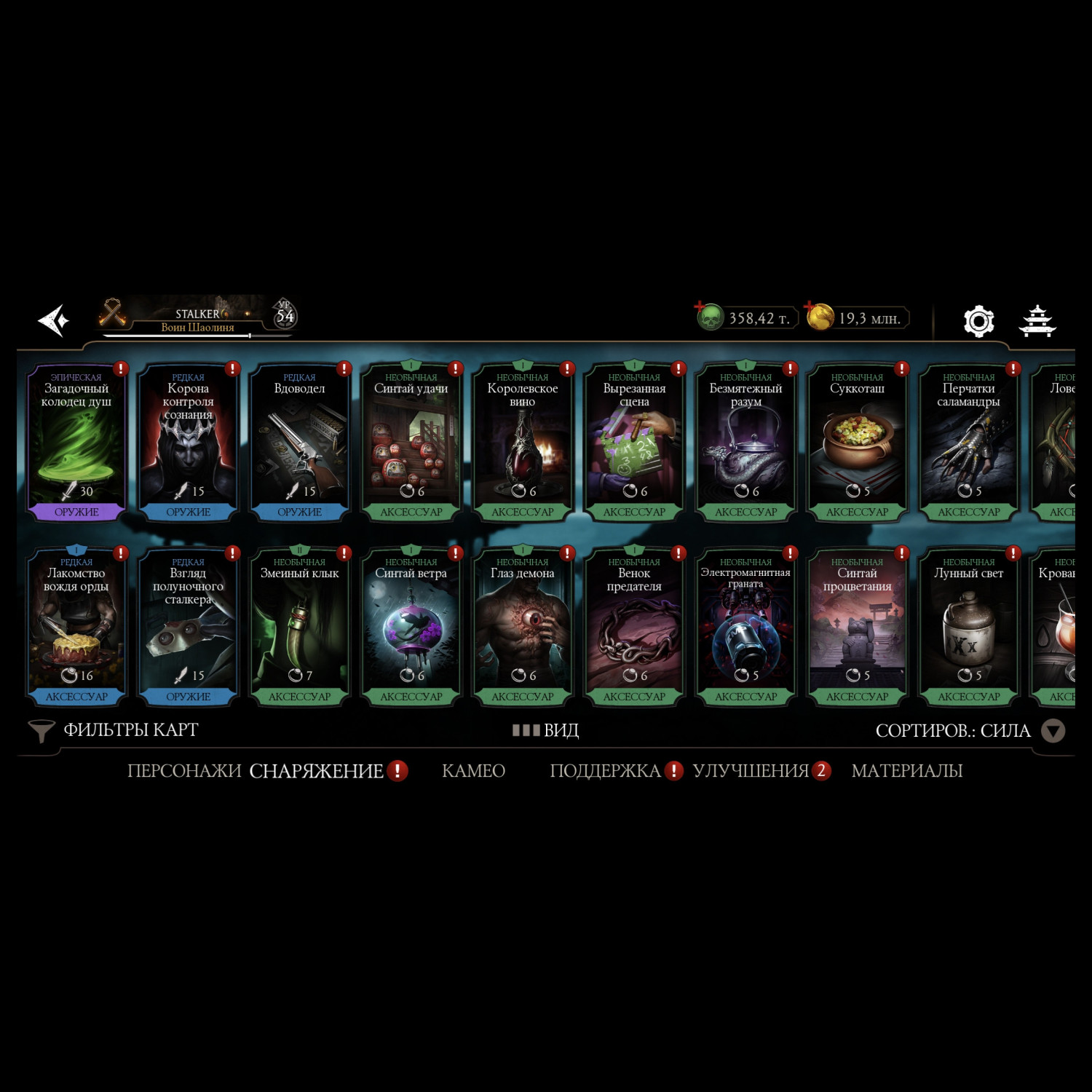Choose the Корона контроля сознания card
1092x1092 pixels.
(188, 442)
